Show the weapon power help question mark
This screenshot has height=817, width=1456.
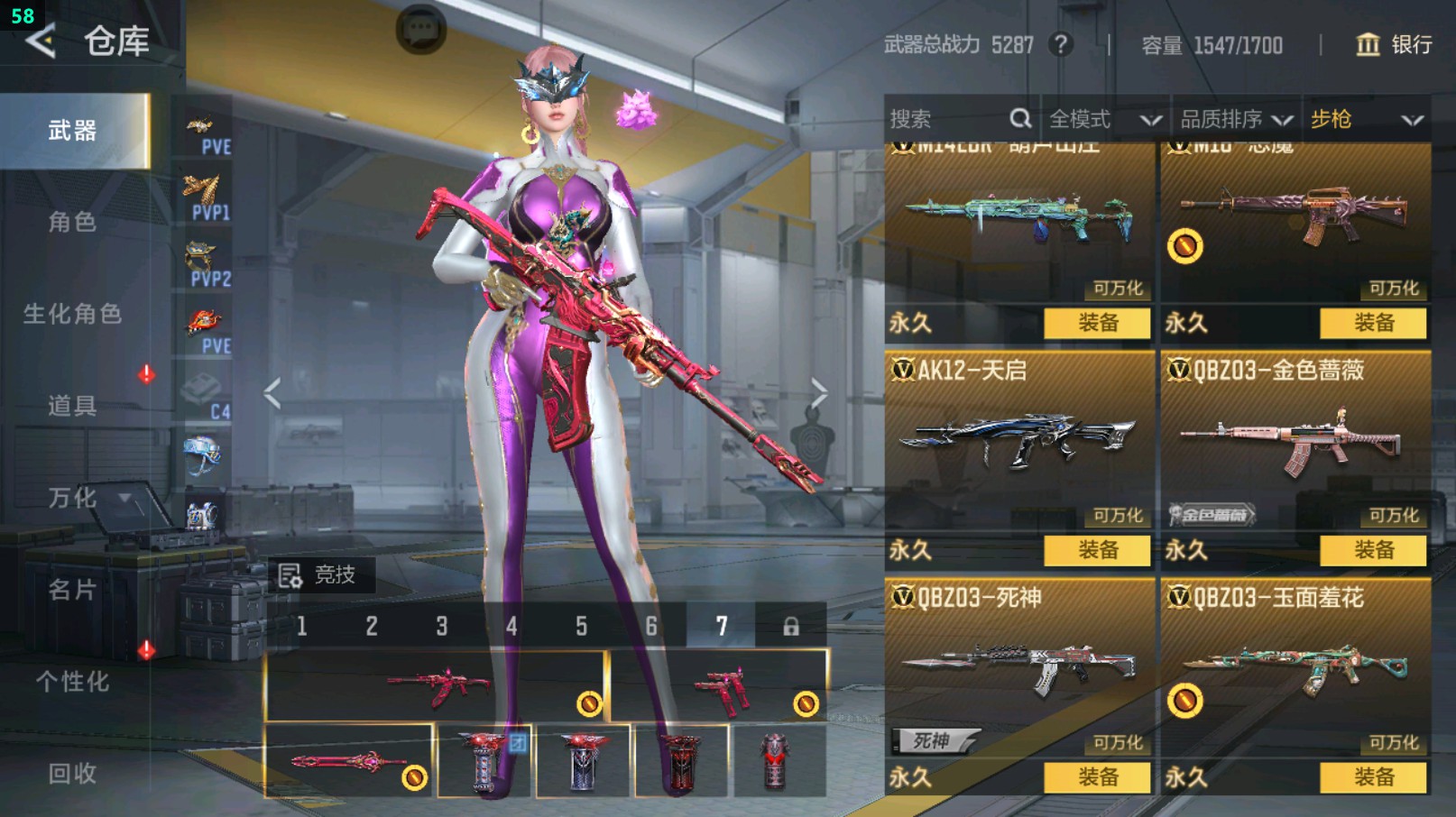click(1061, 44)
